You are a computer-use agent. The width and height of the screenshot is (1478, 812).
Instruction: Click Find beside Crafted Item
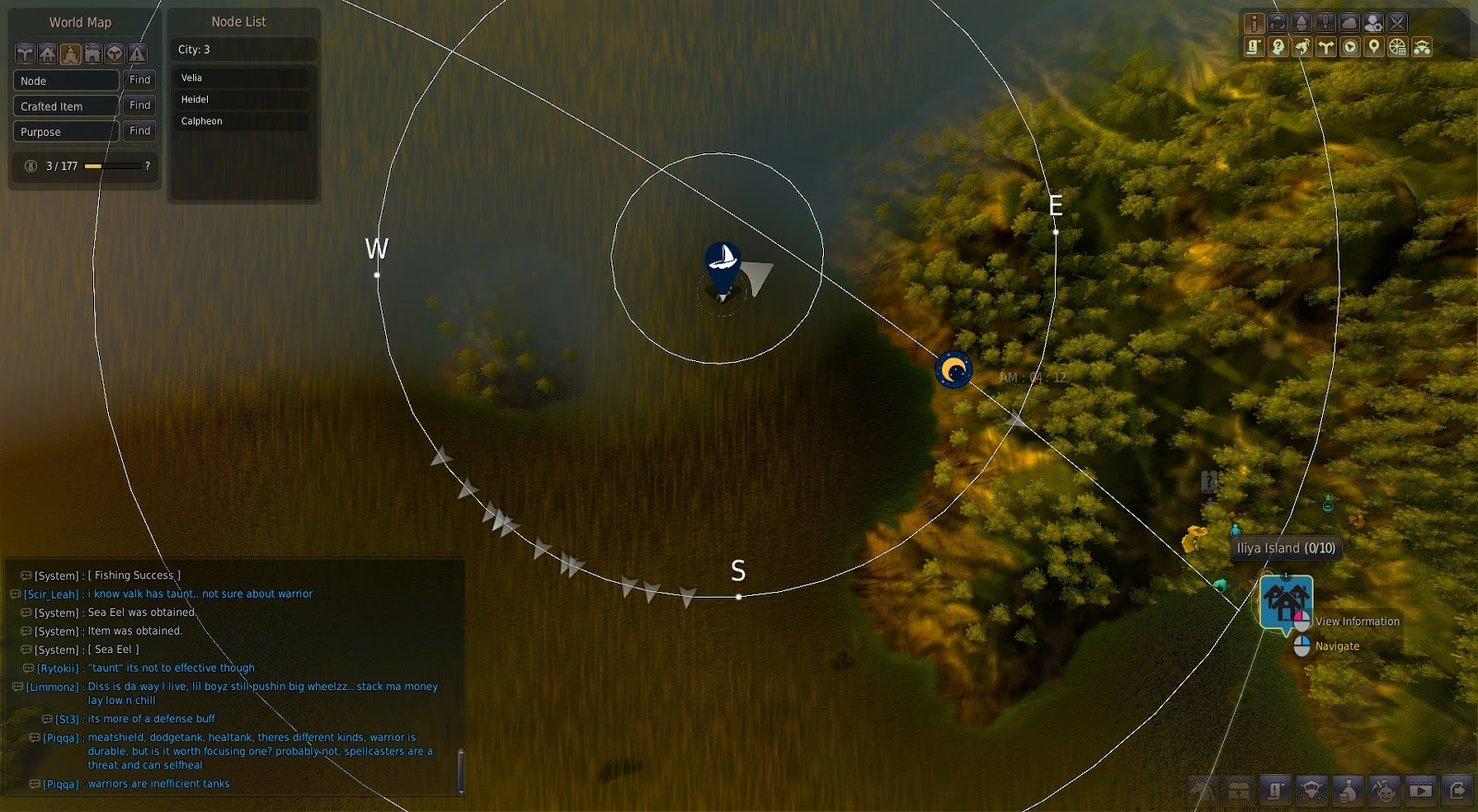pos(139,105)
